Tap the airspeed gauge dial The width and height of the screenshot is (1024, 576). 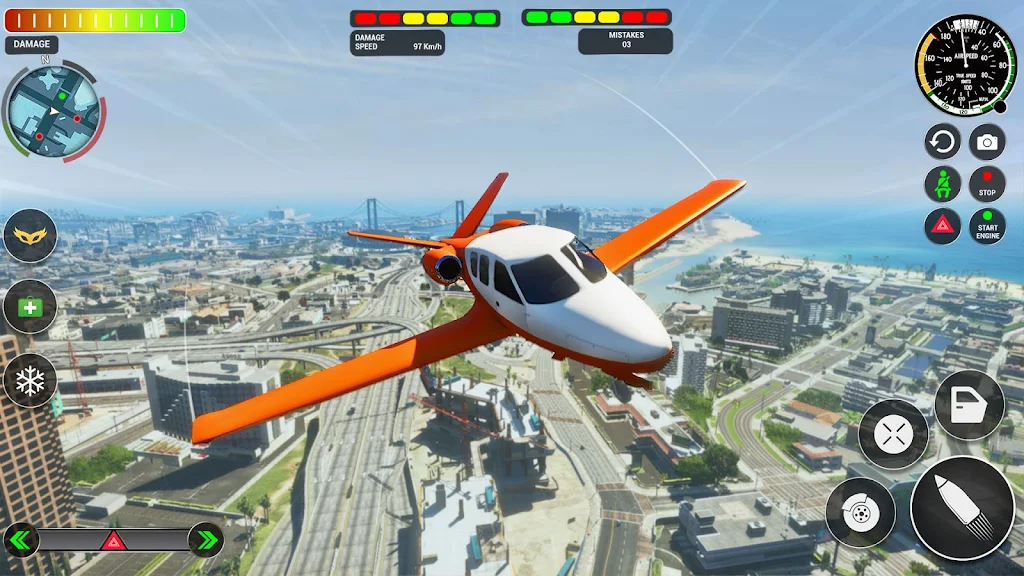click(x=965, y=64)
